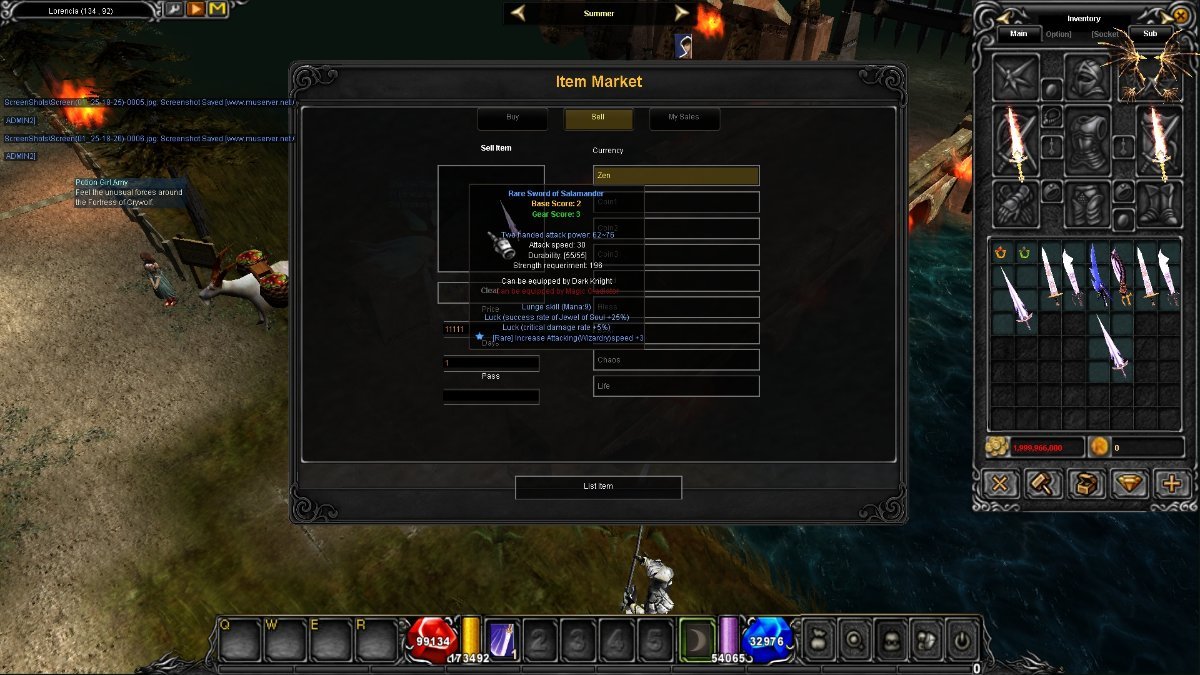Select the blue sword in the inventory
Image resolution: width=1200 pixels, height=675 pixels.
point(1097,273)
